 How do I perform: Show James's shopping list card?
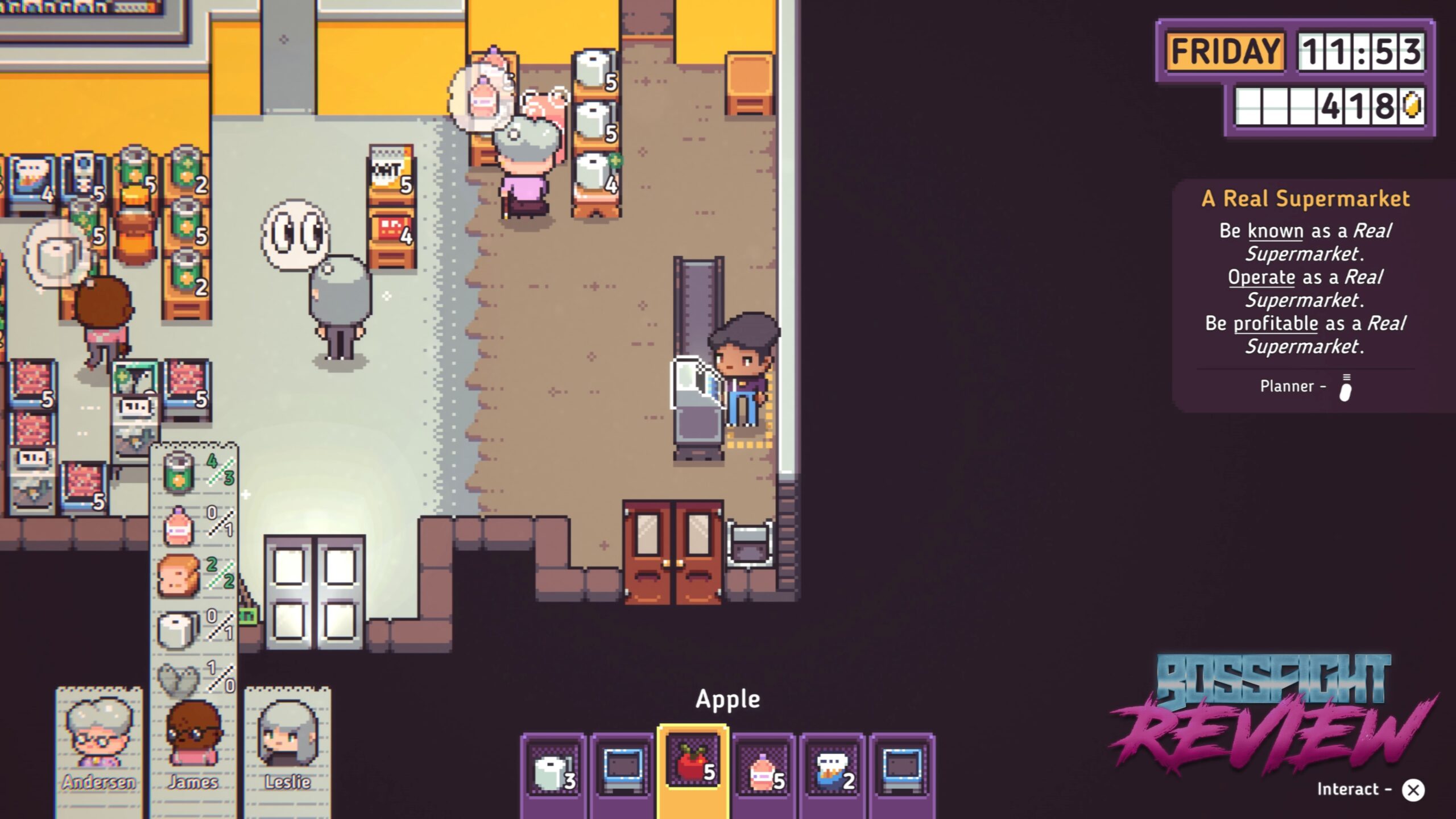point(193,745)
